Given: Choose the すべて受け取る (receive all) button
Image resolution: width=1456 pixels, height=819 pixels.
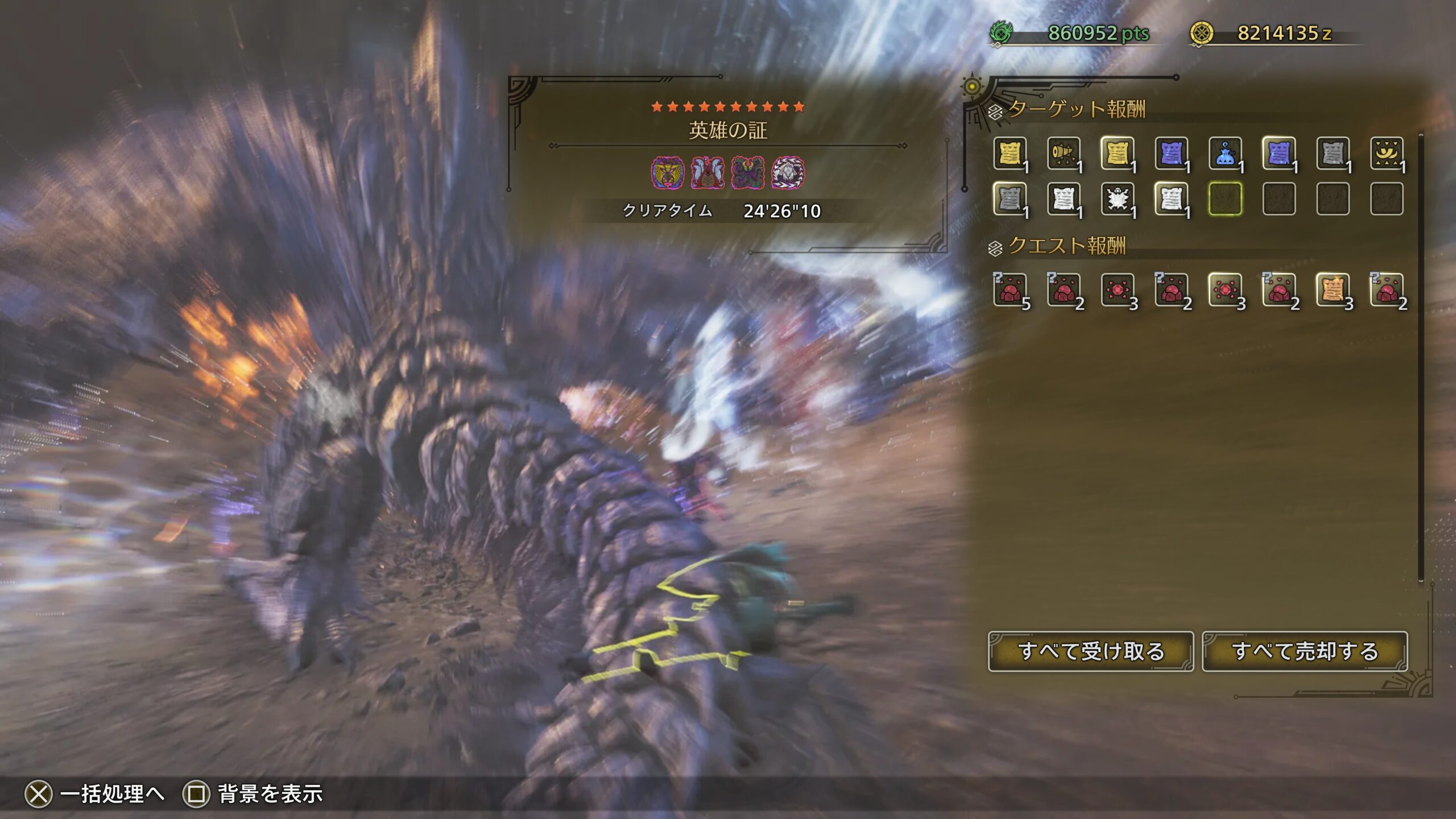Looking at the screenshot, I should [x=1090, y=651].
